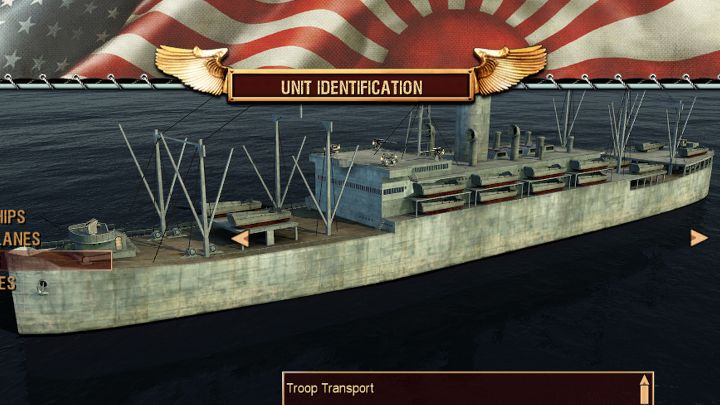
Task: Show the previous unit with the left arrow
Action: (240, 238)
